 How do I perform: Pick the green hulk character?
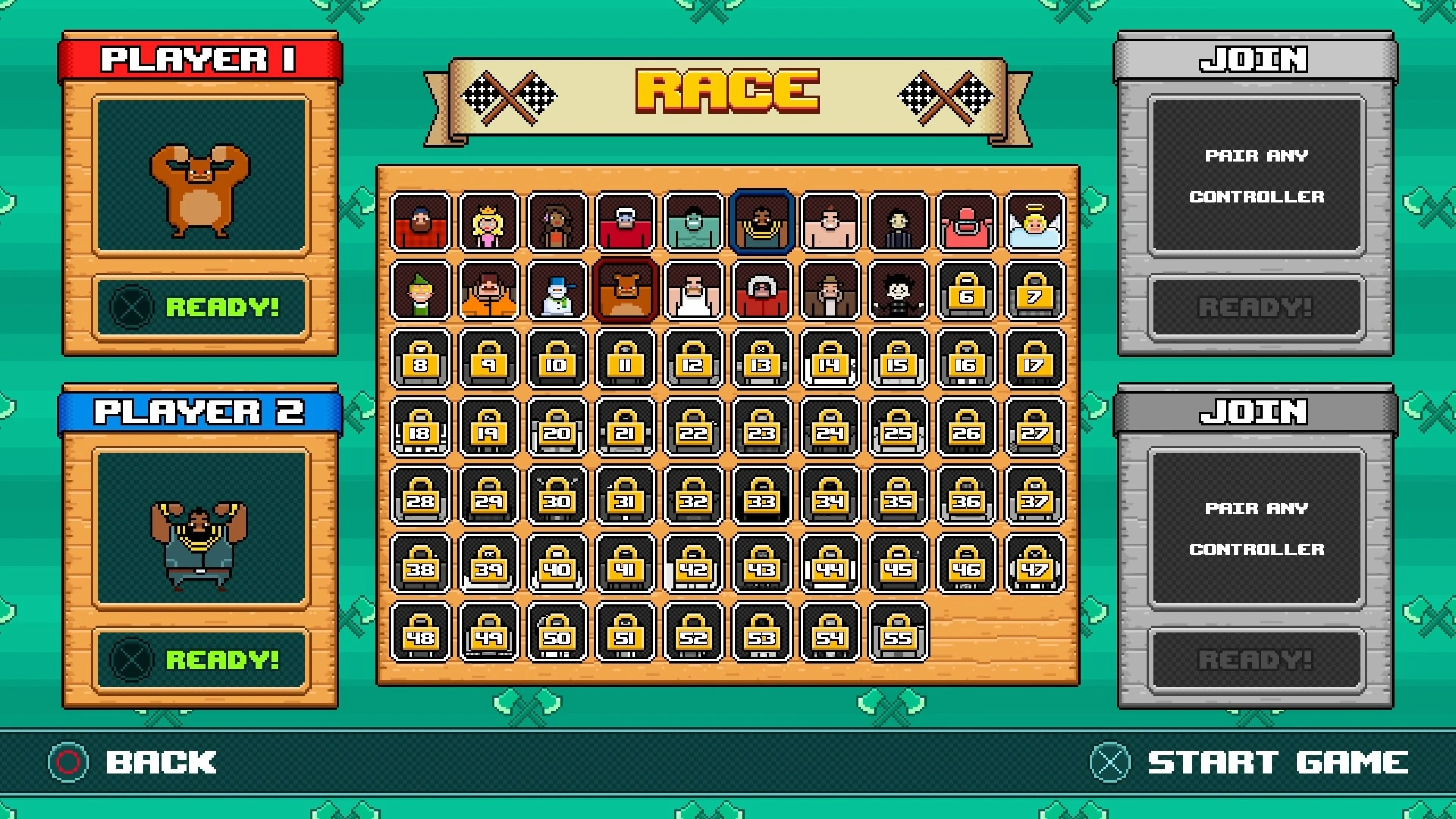point(693,221)
